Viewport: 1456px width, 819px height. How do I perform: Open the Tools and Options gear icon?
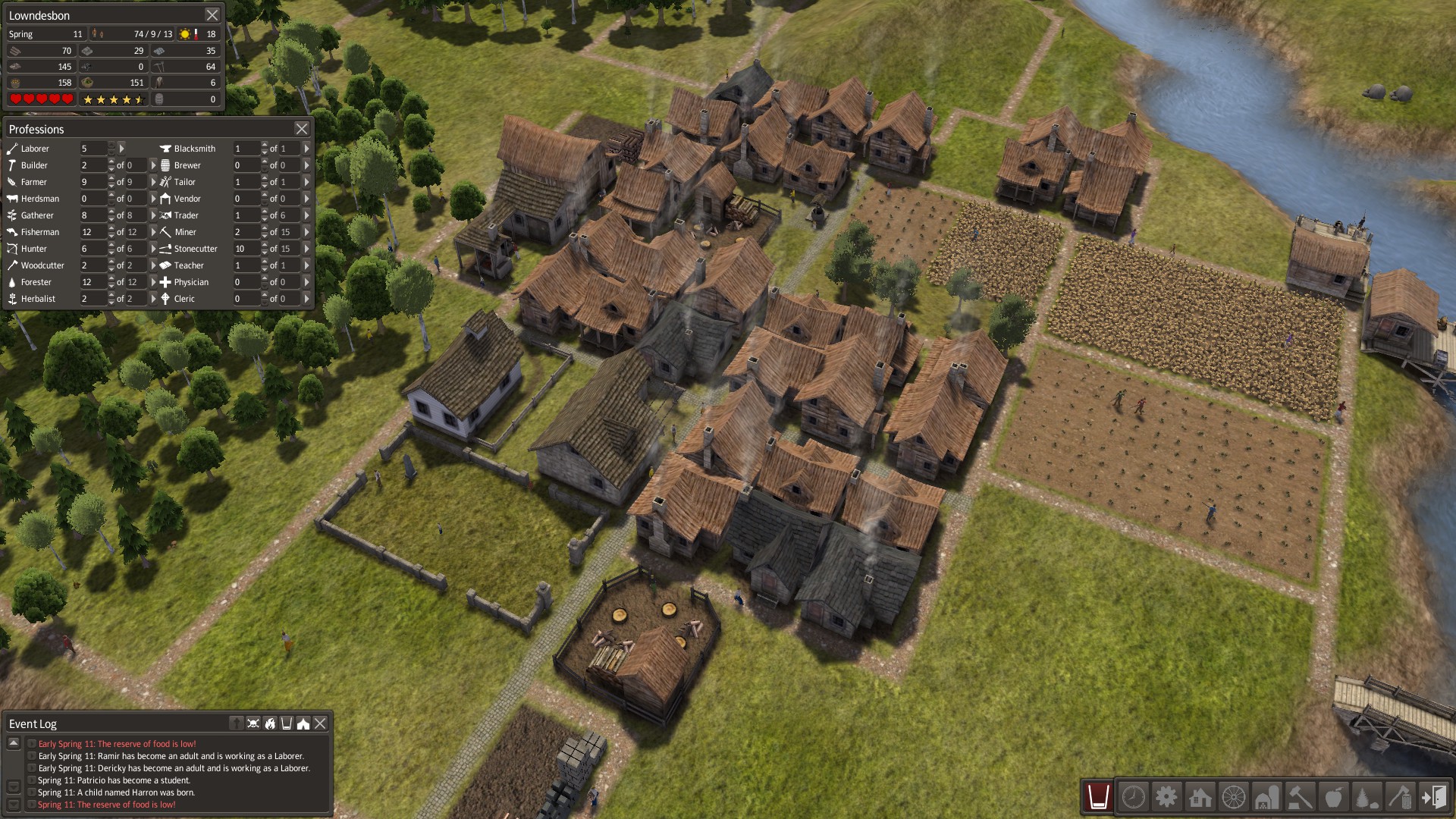tap(1166, 798)
